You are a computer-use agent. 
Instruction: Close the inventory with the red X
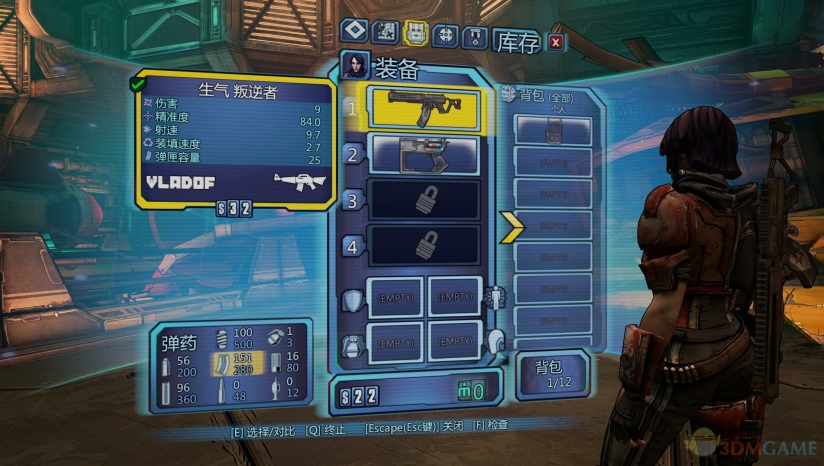coord(556,41)
